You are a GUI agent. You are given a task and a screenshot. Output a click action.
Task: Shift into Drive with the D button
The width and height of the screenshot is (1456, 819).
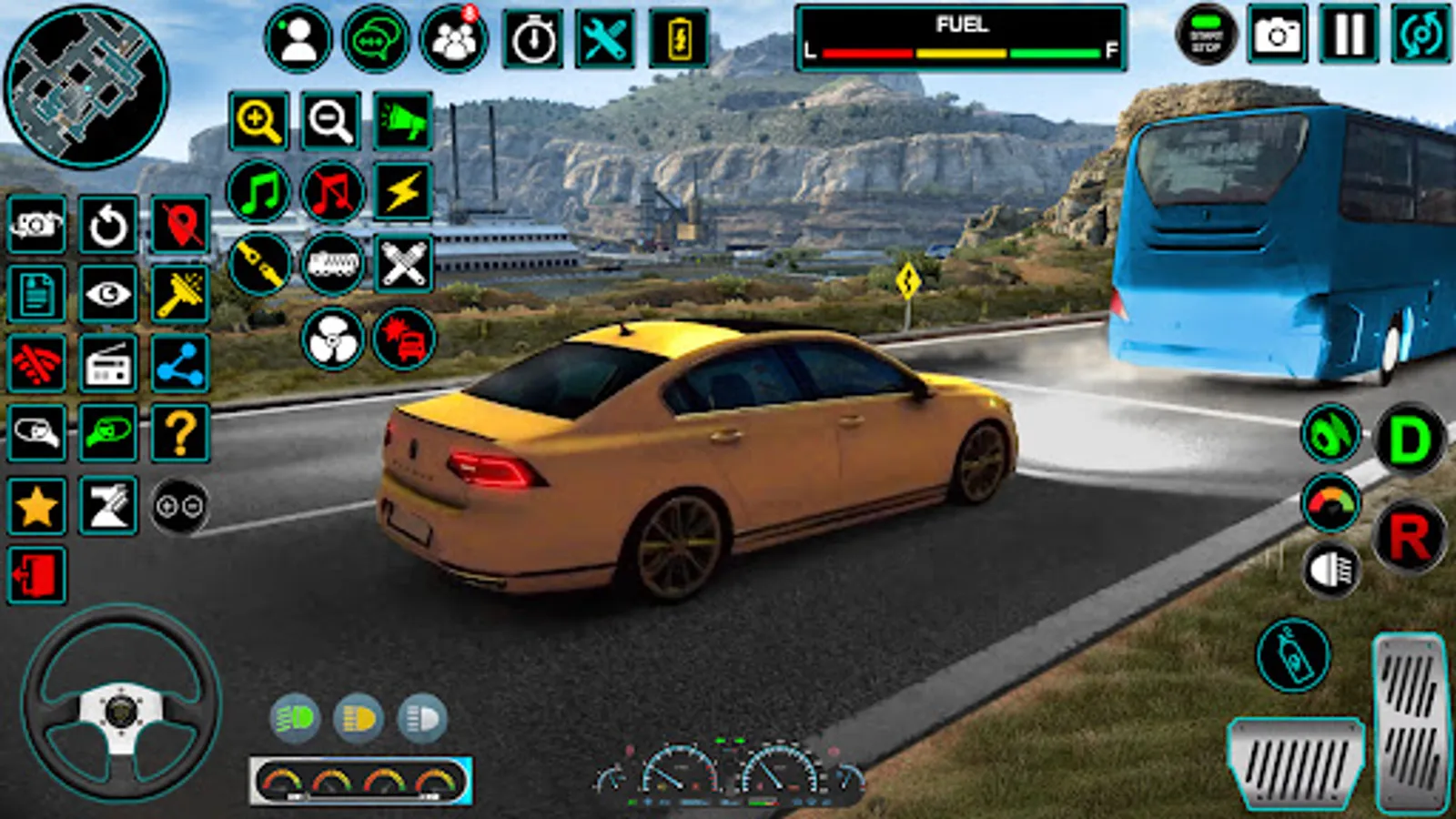point(1409,440)
